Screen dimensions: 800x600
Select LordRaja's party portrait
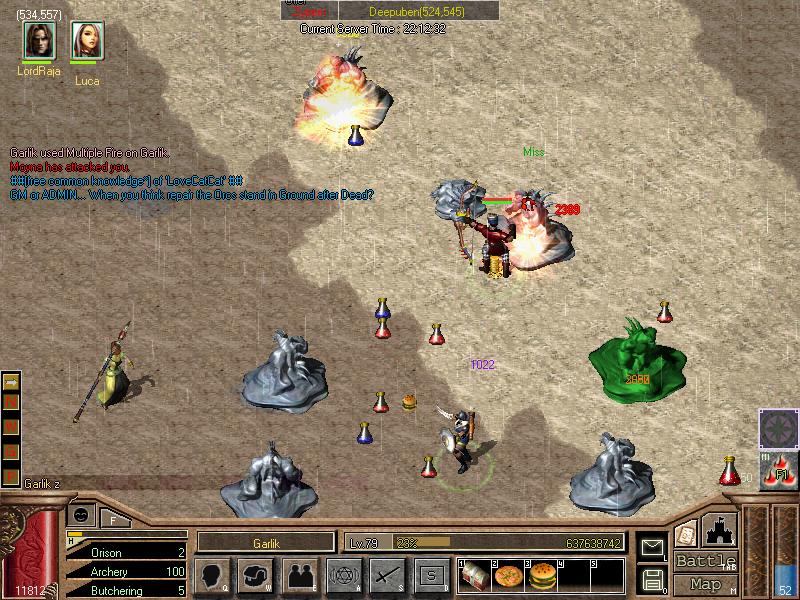(x=39, y=41)
